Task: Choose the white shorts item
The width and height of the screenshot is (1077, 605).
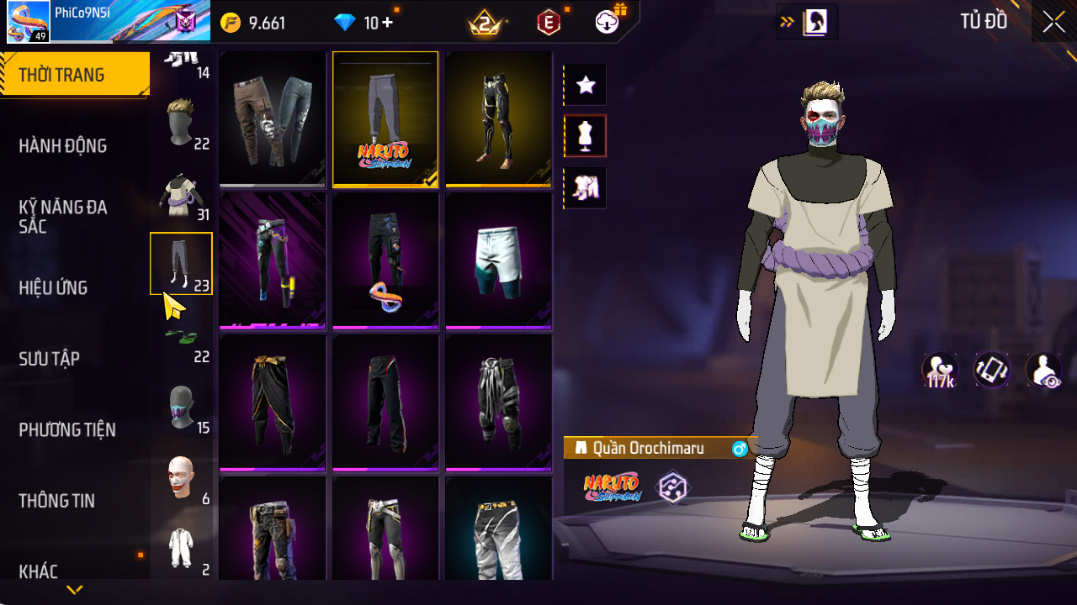Action: [498, 259]
